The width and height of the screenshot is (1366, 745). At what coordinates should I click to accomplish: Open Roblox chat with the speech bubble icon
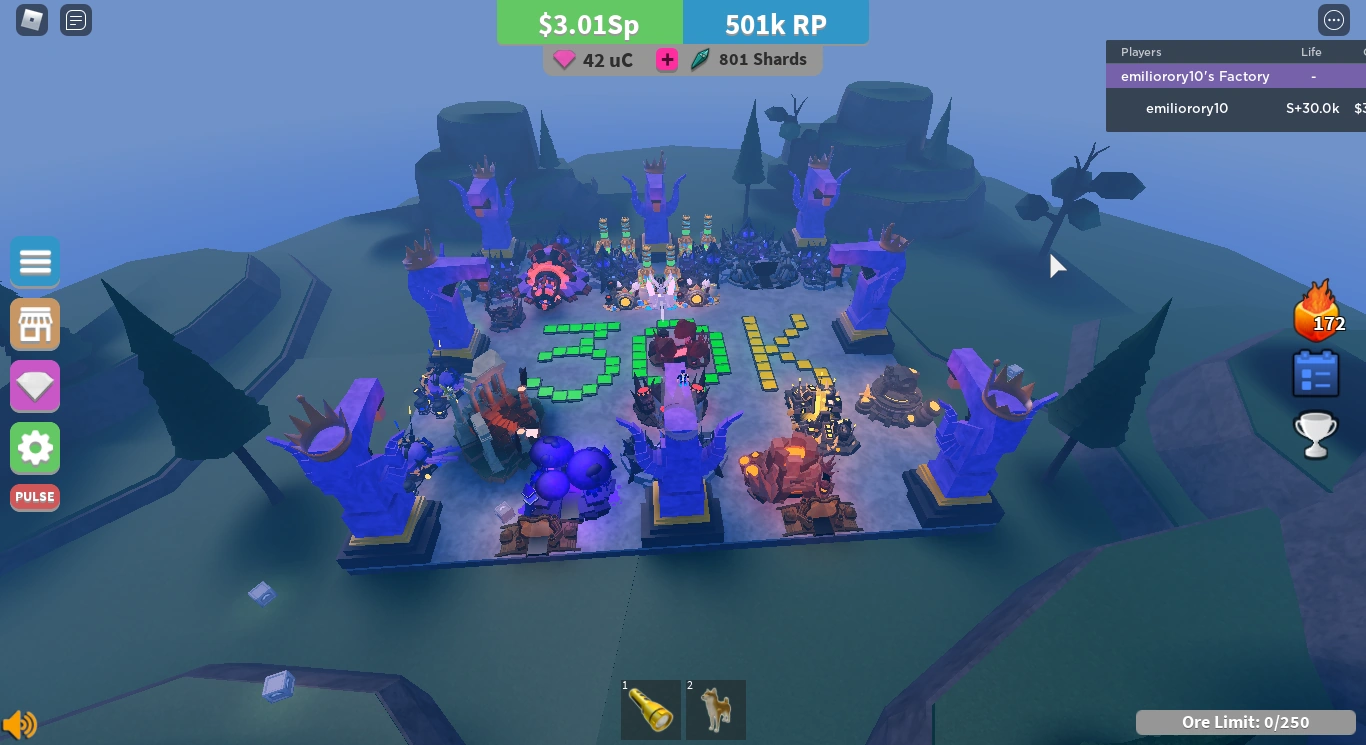[x=76, y=20]
